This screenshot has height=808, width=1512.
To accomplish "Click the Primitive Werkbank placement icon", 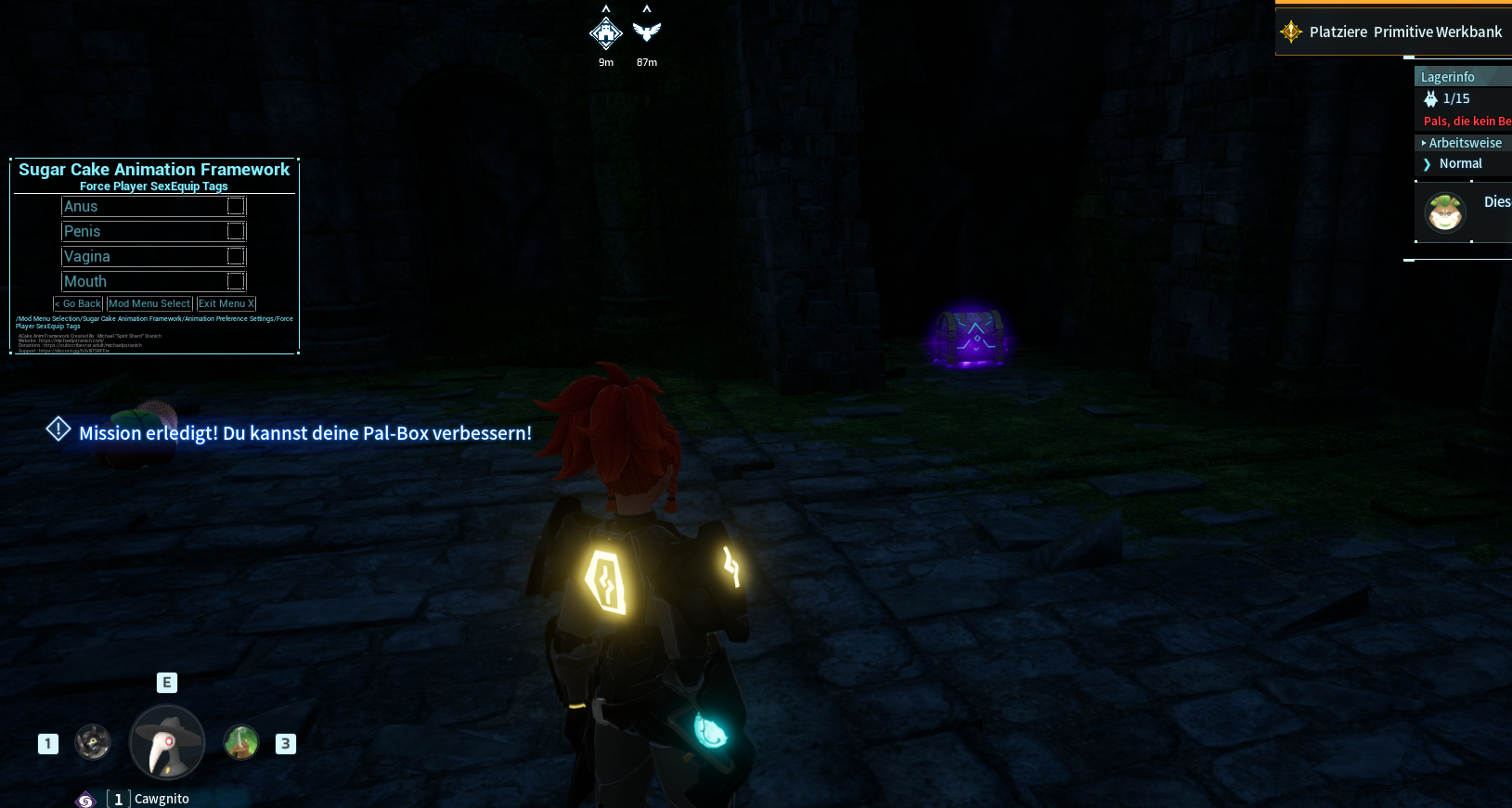I will (1289, 31).
